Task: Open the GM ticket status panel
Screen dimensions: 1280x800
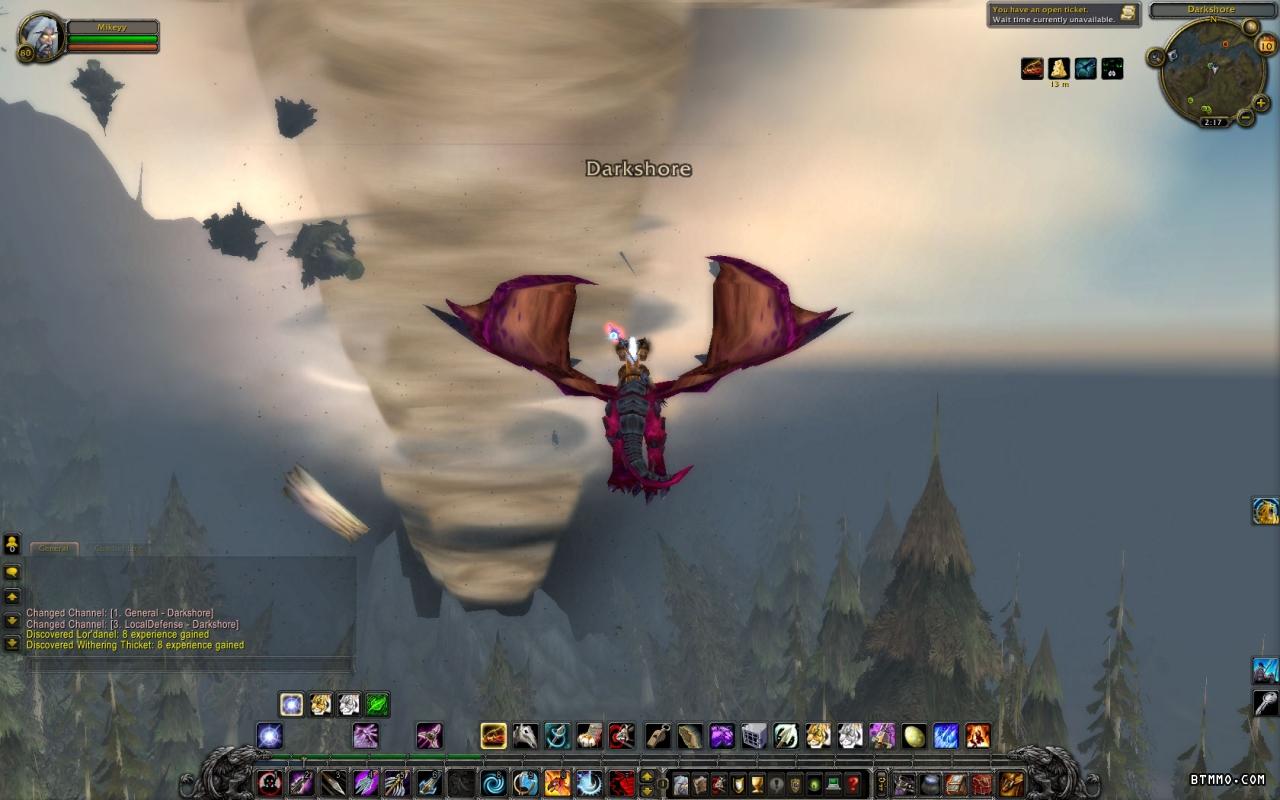Action: (1064, 14)
